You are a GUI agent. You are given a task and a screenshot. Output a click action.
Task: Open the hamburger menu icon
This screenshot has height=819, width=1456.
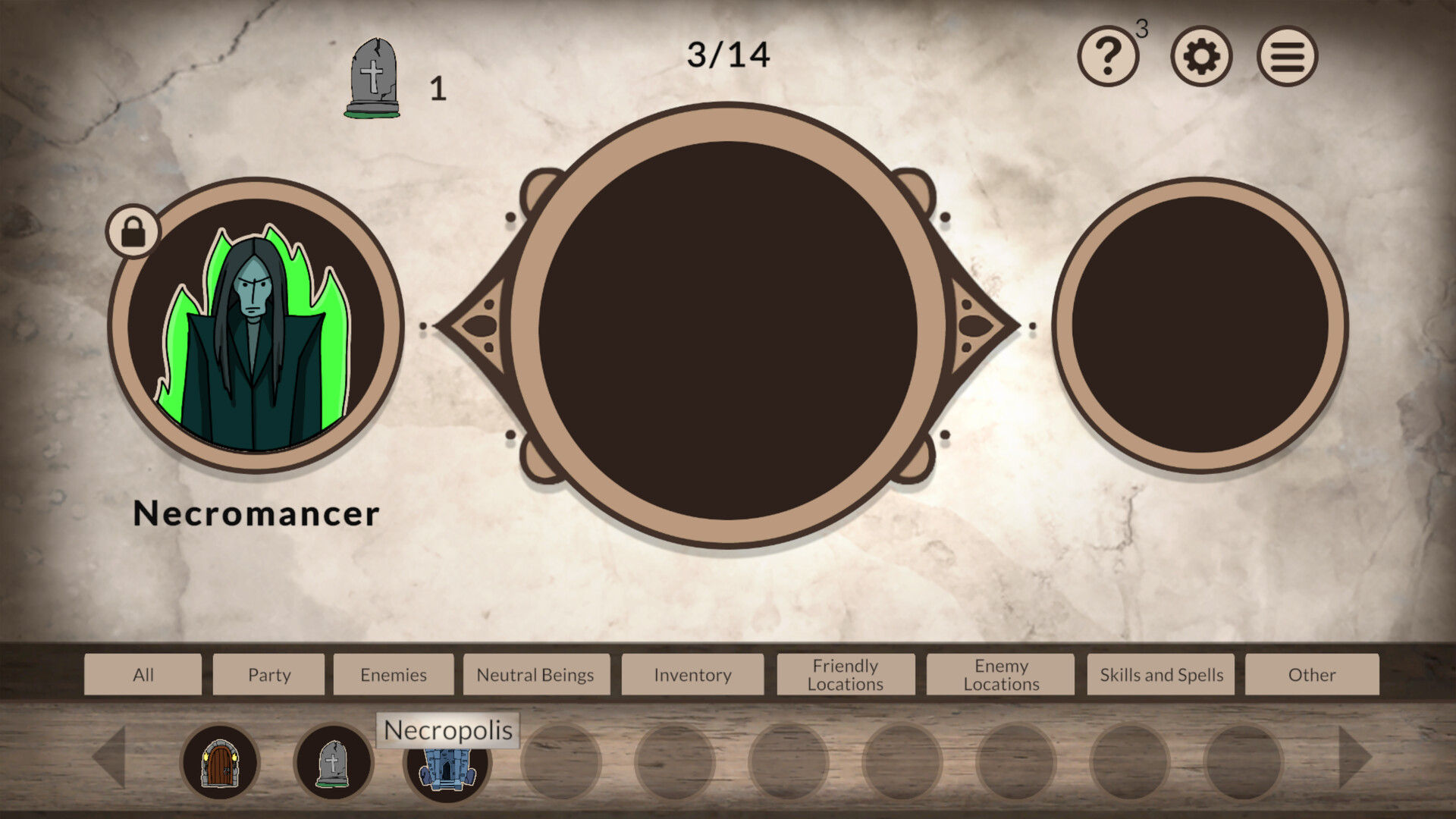[x=1287, y=54]
